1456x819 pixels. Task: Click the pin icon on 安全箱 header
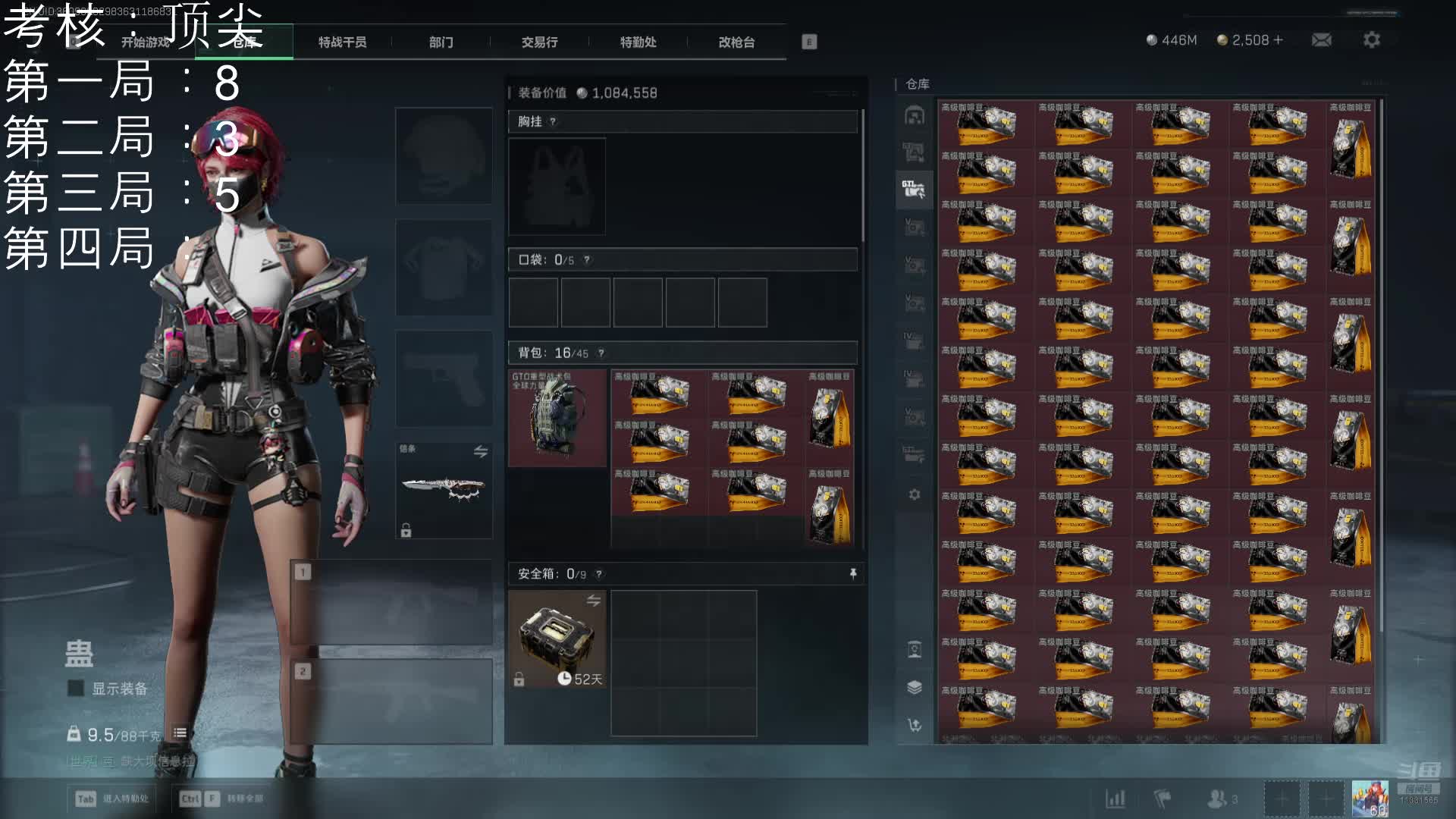853,574
